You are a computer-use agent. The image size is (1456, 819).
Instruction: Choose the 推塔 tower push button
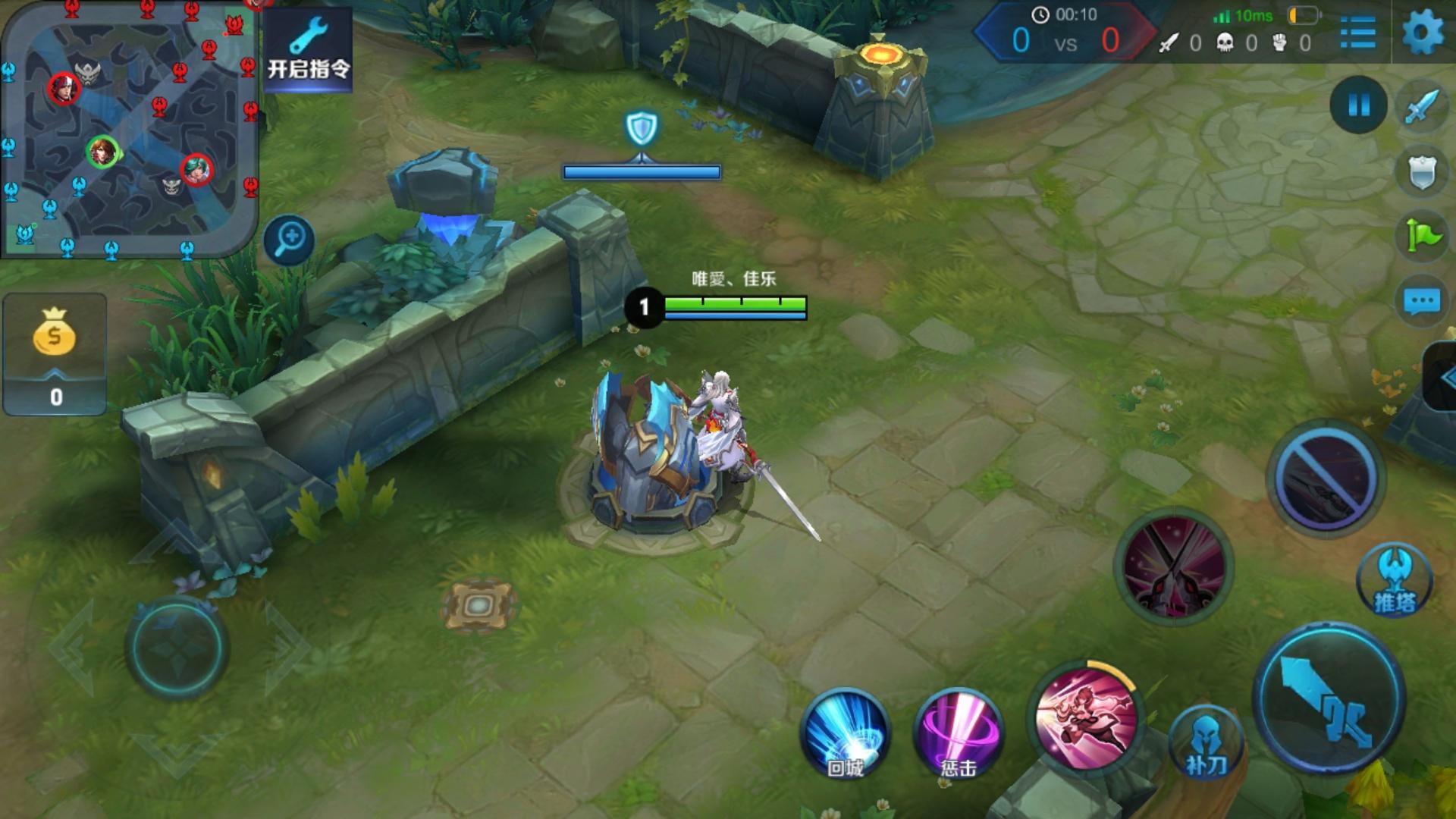tap(1395, 582)
